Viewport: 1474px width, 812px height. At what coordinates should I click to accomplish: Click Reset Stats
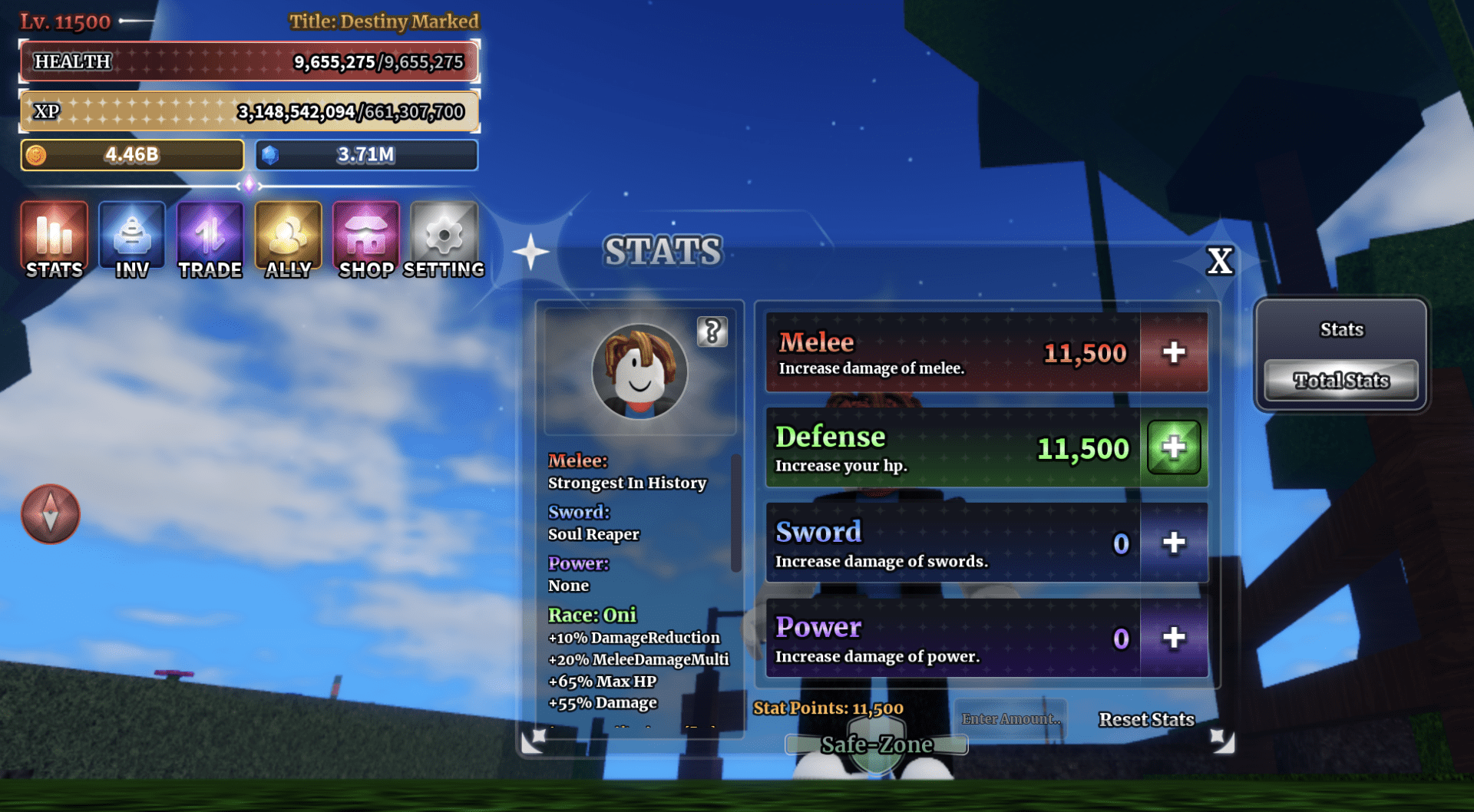[1145, 719]
